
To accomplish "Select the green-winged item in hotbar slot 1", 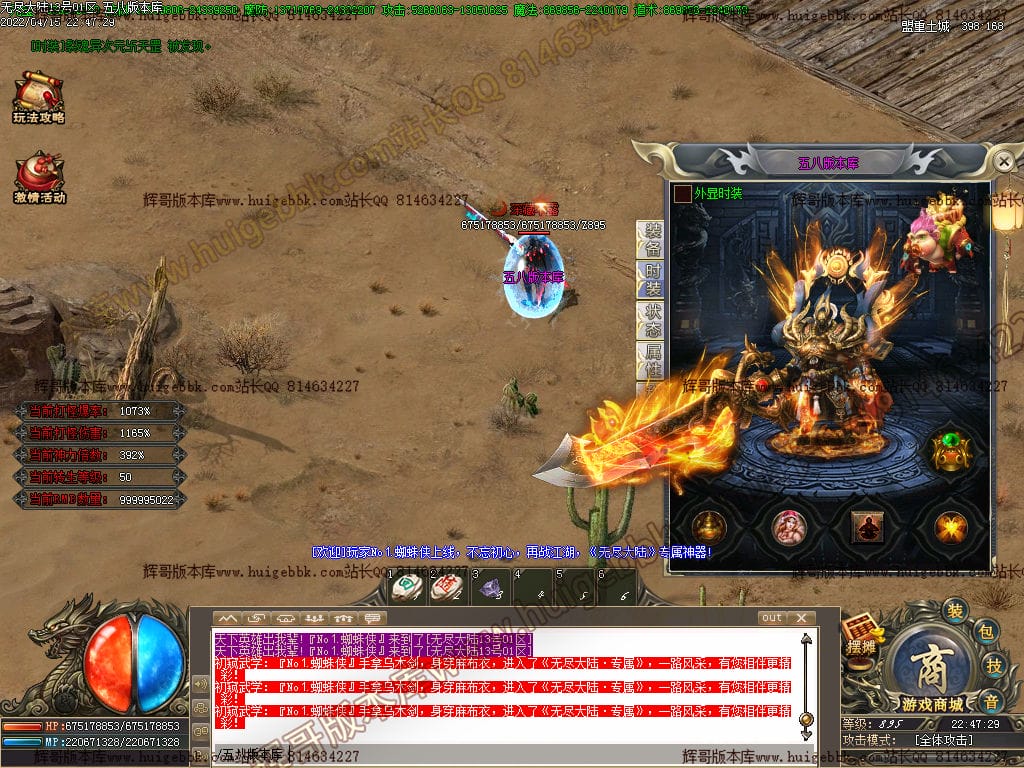I will point(405,589).
